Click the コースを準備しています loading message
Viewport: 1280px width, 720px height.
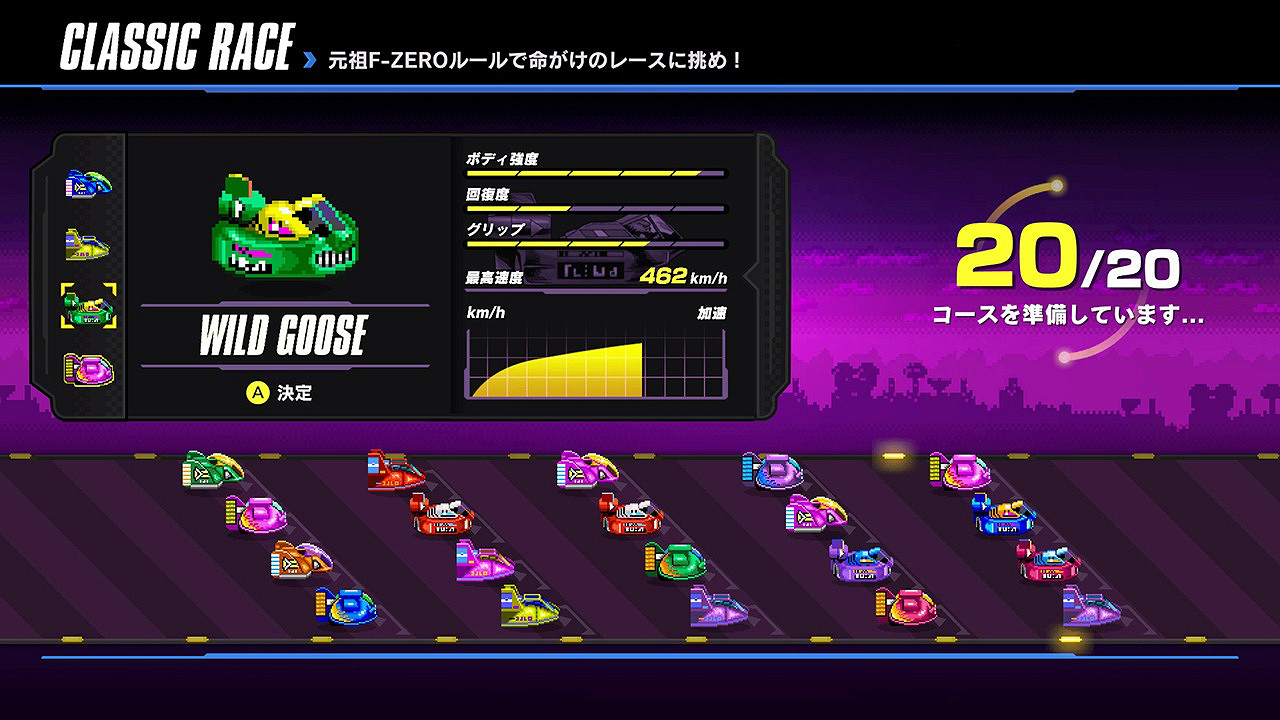coord(1070,311)
